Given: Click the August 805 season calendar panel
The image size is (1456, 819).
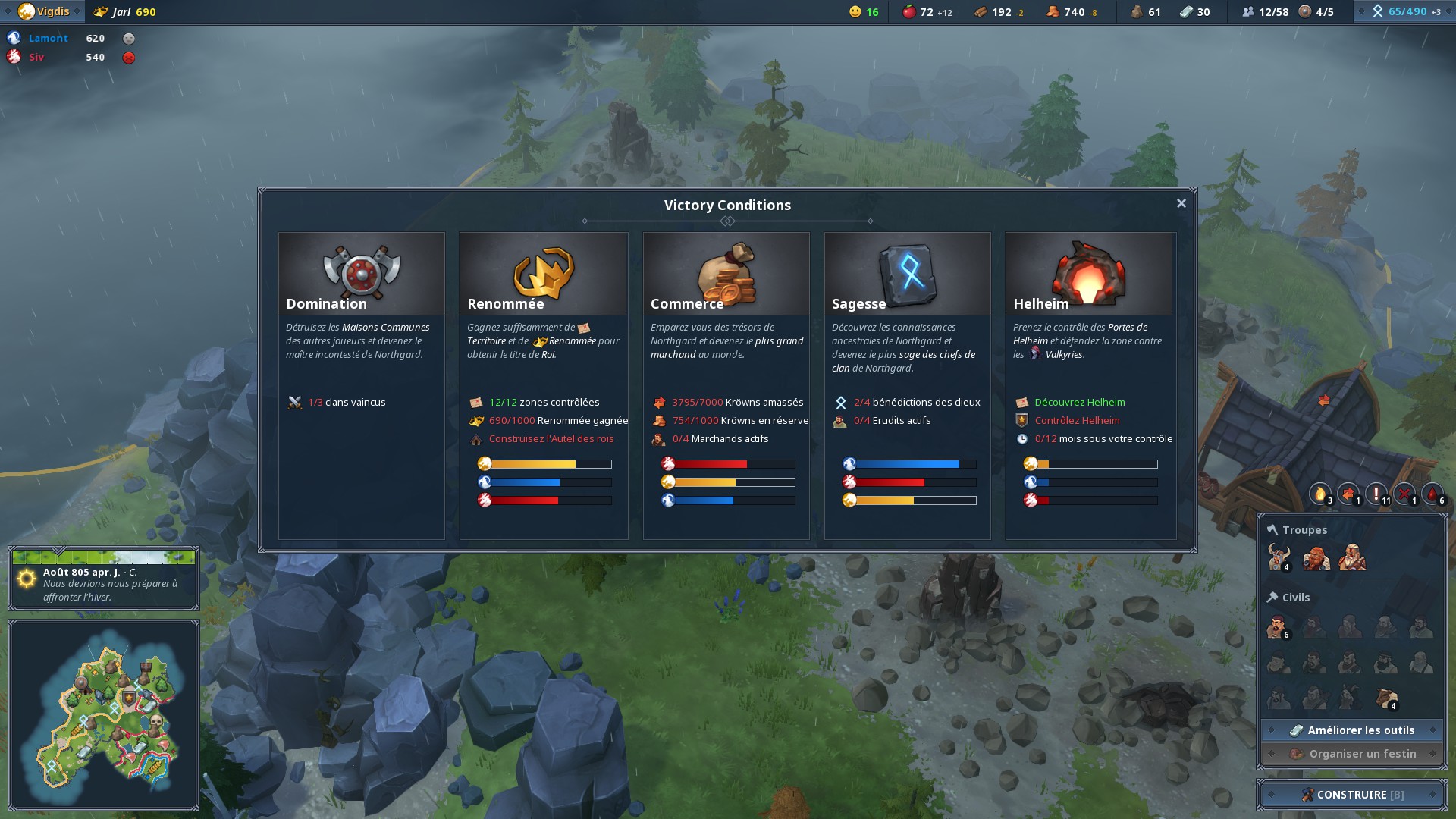Looking at the screenshot, I should 104,579.
